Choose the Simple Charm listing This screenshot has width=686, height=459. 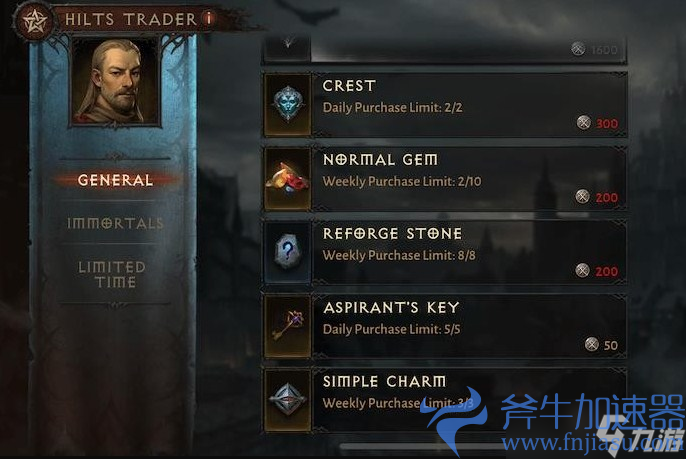[444, 398]
